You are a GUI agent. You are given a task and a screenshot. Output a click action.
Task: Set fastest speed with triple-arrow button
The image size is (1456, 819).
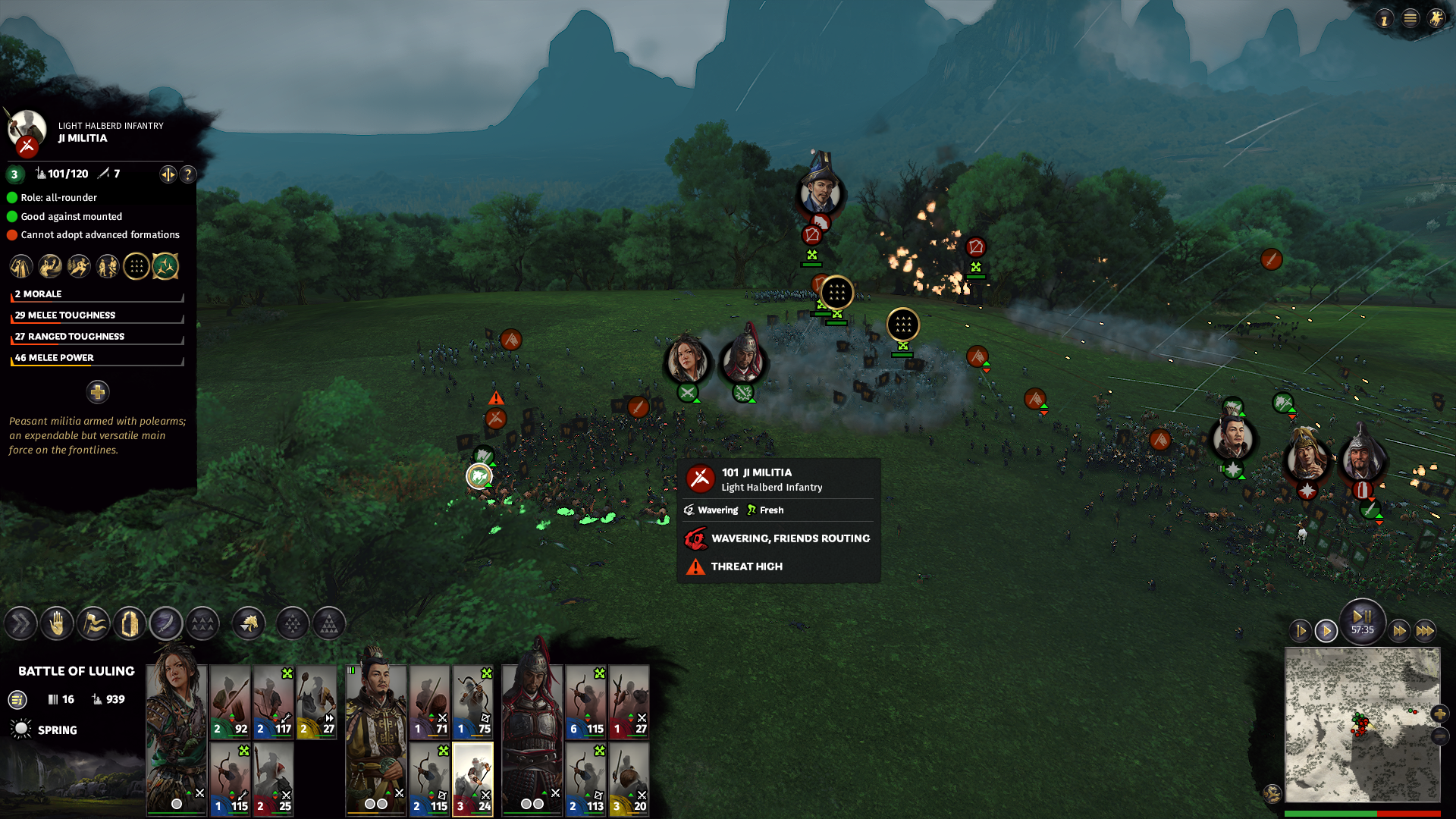coord(1425,630)
